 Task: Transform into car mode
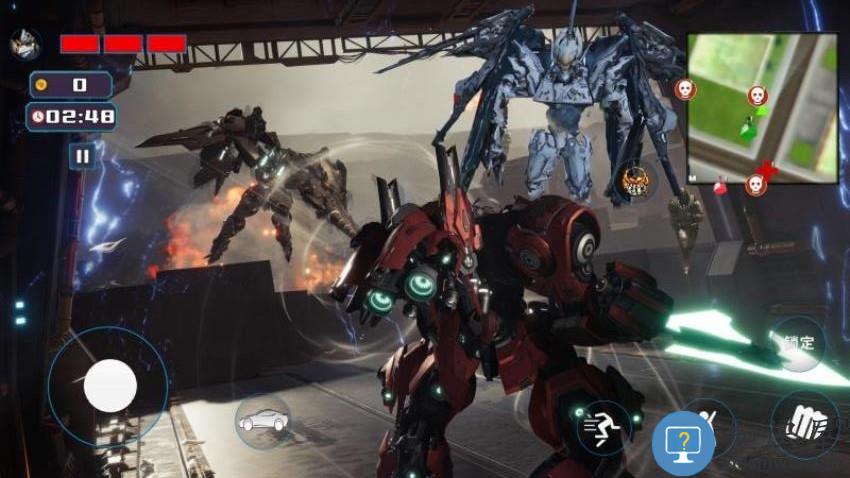[263, 421]
